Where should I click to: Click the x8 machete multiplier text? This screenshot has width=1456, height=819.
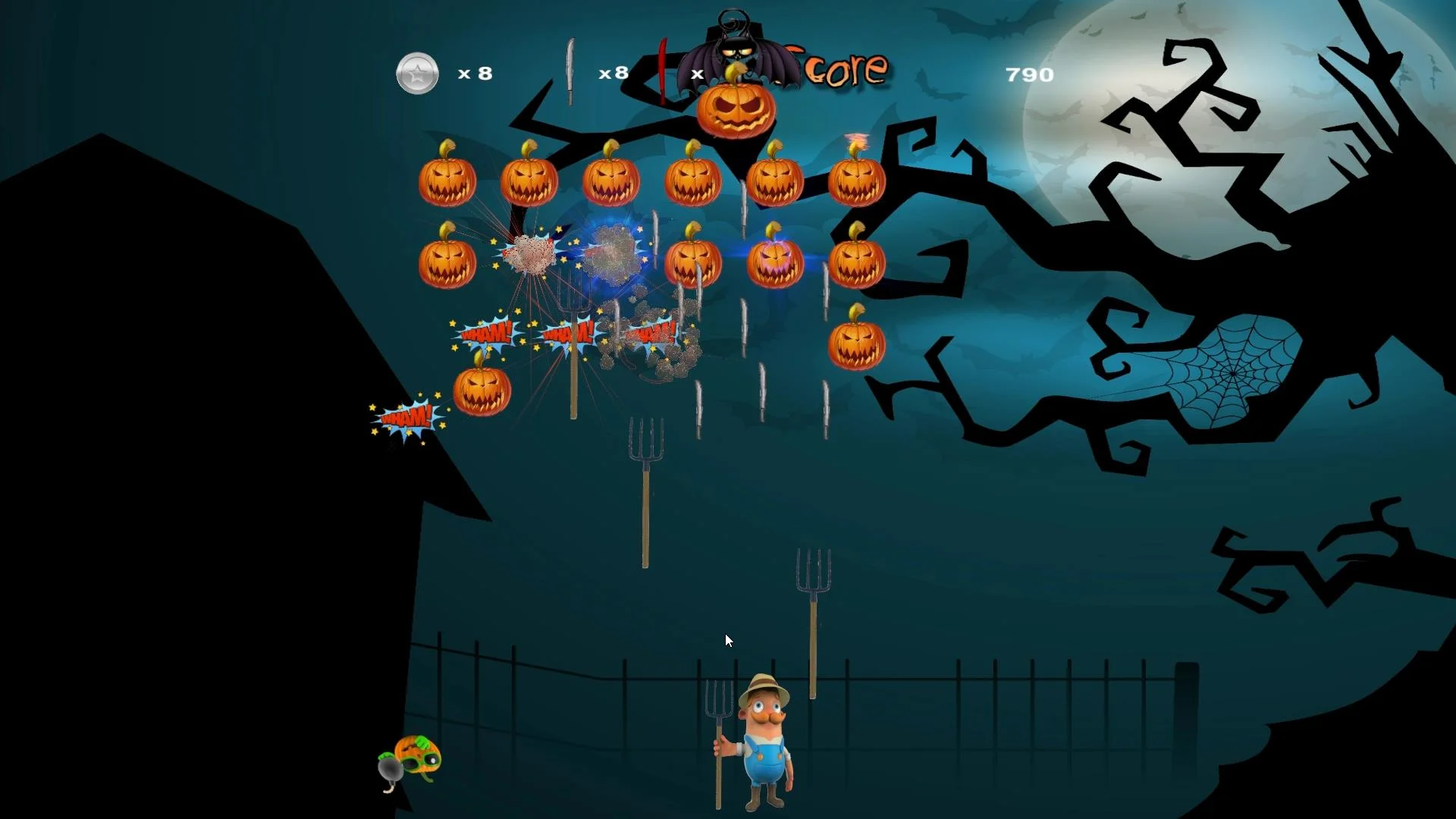coord(613,73)
